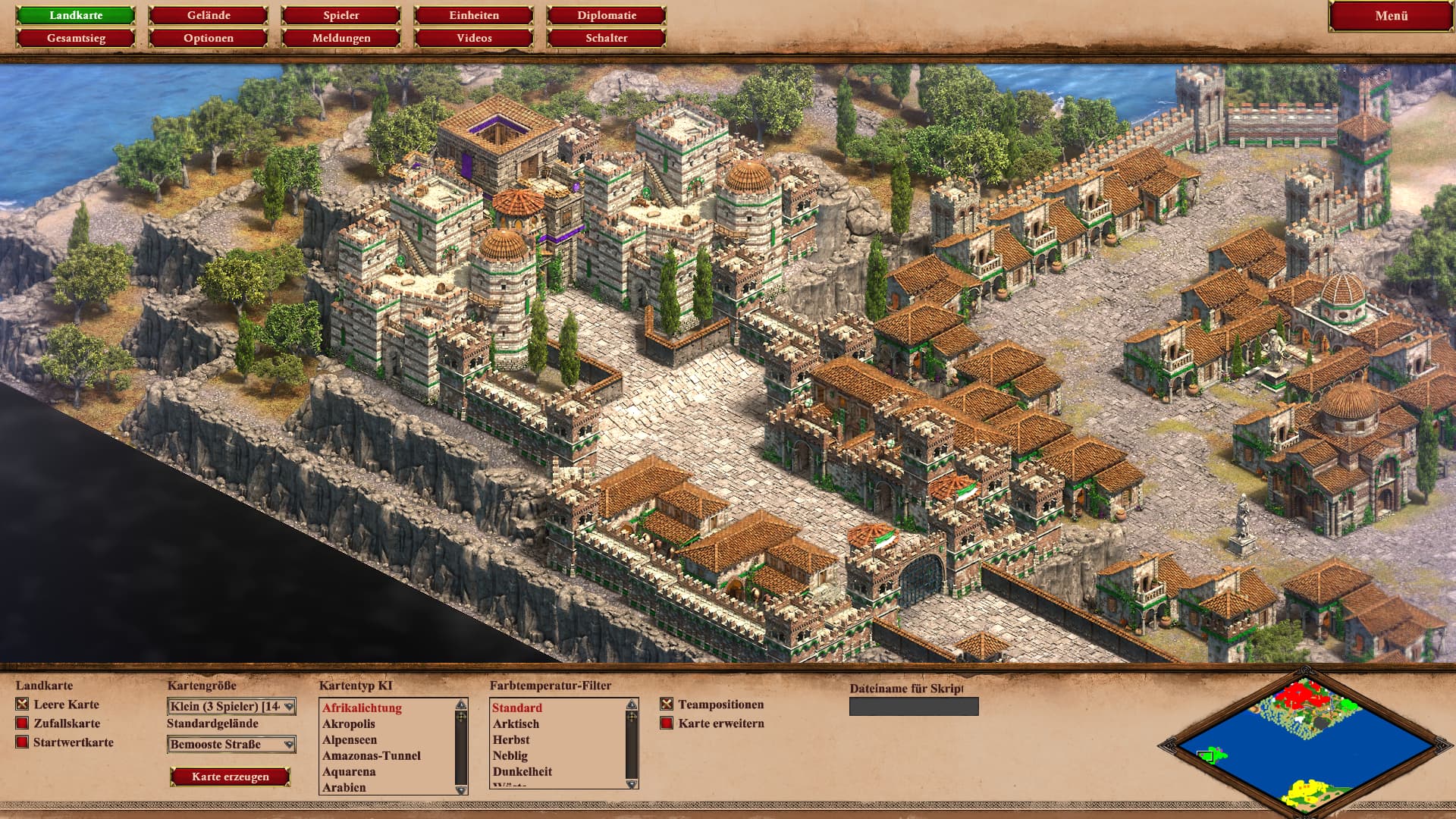
Task: Choose the Startwertkarte option
Action: click(22, 742)
